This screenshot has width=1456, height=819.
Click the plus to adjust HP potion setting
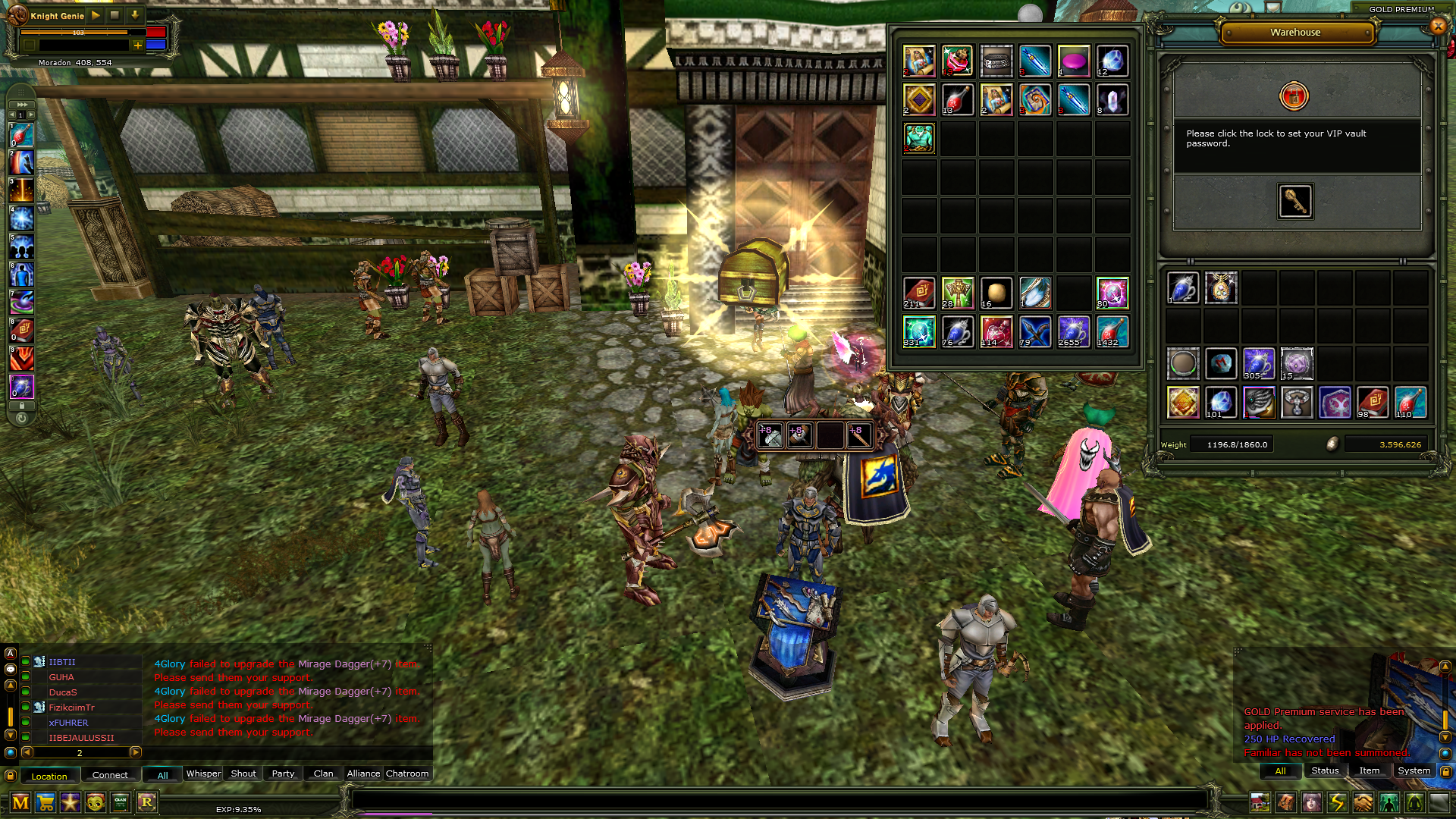pos(136,45)
